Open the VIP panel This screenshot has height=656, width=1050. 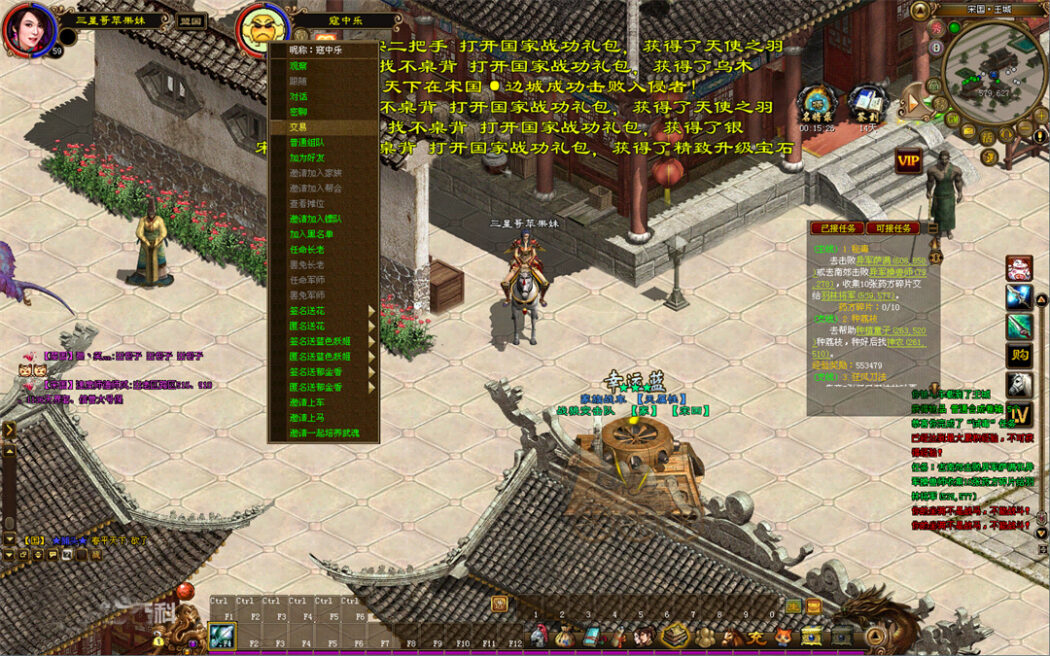click(908, 161)
